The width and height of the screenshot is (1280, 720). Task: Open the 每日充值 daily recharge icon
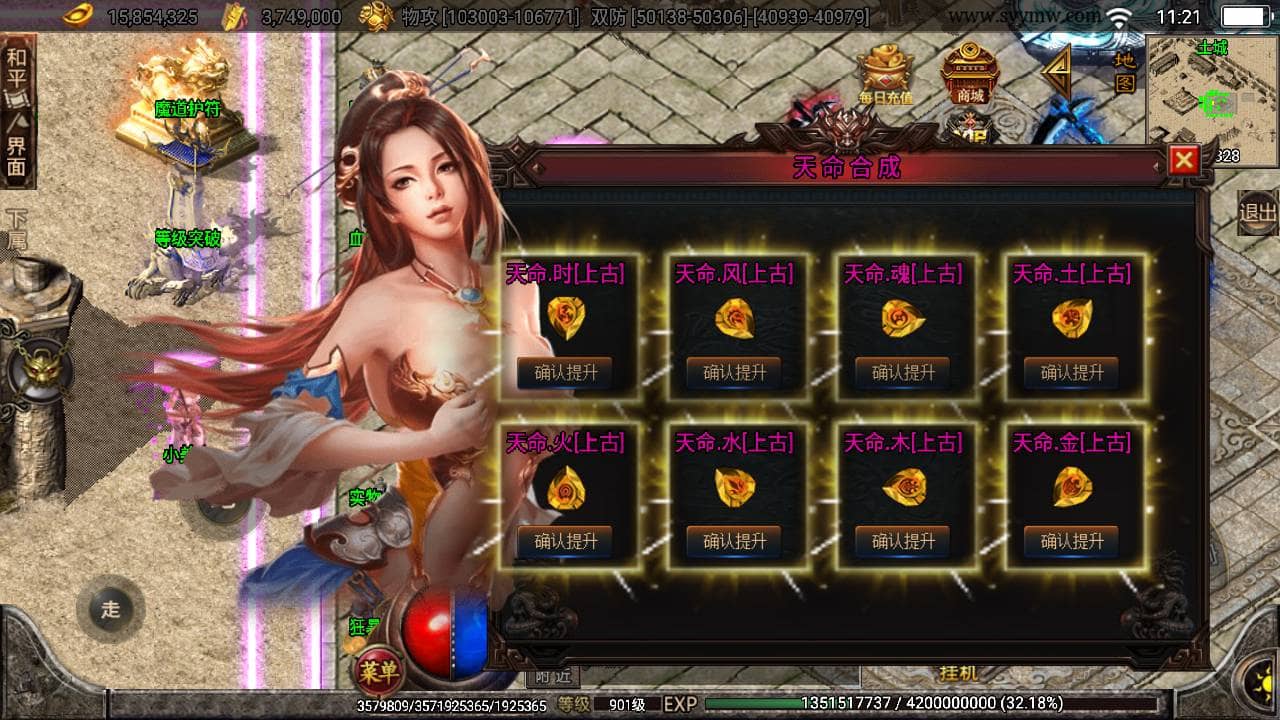(885, 75)
